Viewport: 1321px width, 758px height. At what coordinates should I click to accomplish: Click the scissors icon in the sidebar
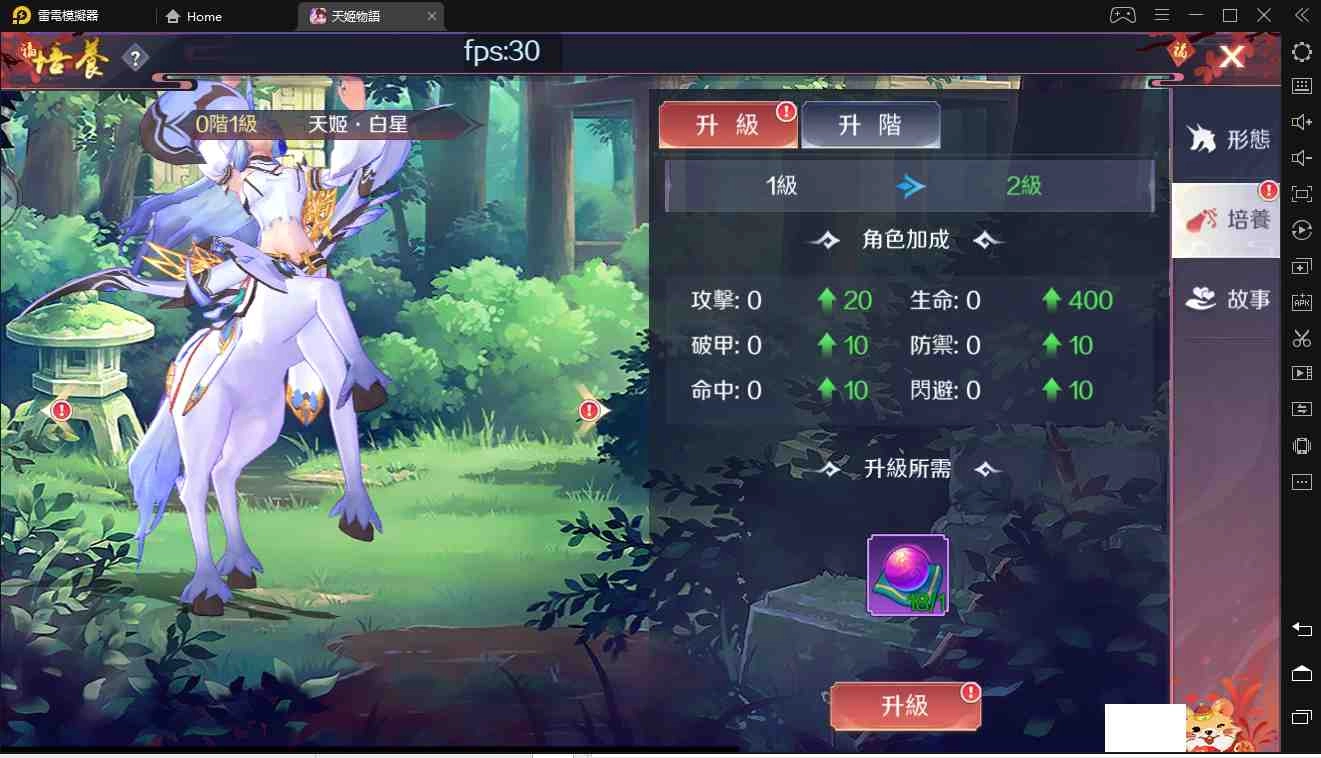(1301, 338)
